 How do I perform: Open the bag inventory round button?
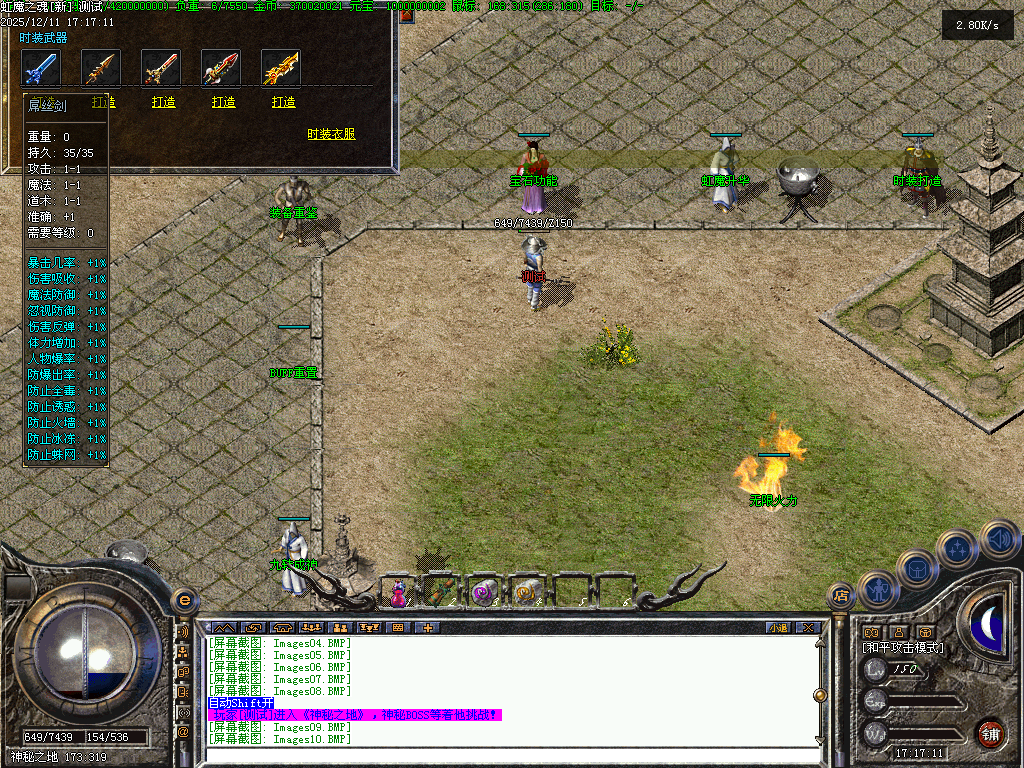[x=916, y=568]
